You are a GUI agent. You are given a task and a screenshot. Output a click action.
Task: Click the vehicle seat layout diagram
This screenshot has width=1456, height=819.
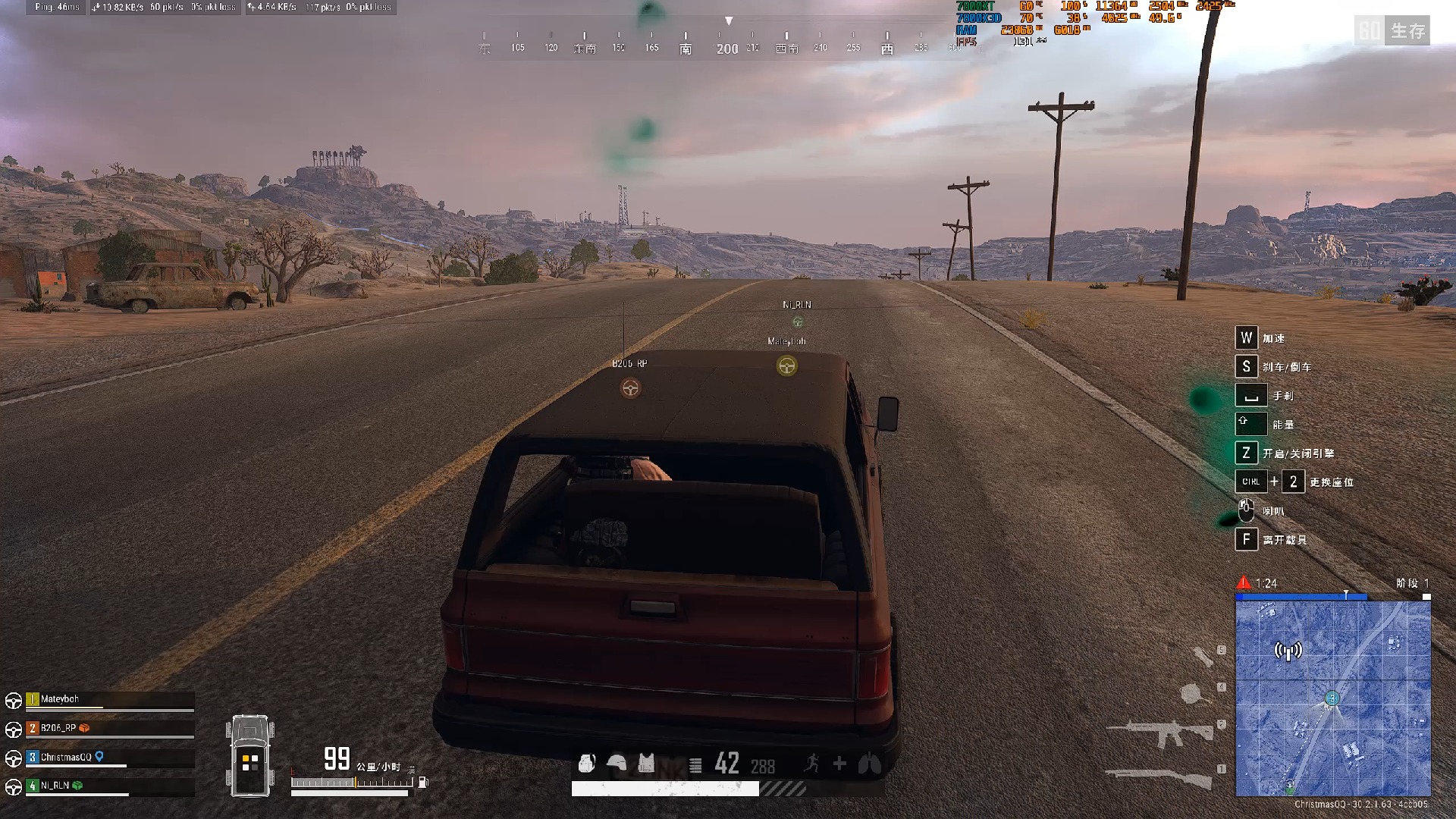pyautogui.click(x=249, y=756)
